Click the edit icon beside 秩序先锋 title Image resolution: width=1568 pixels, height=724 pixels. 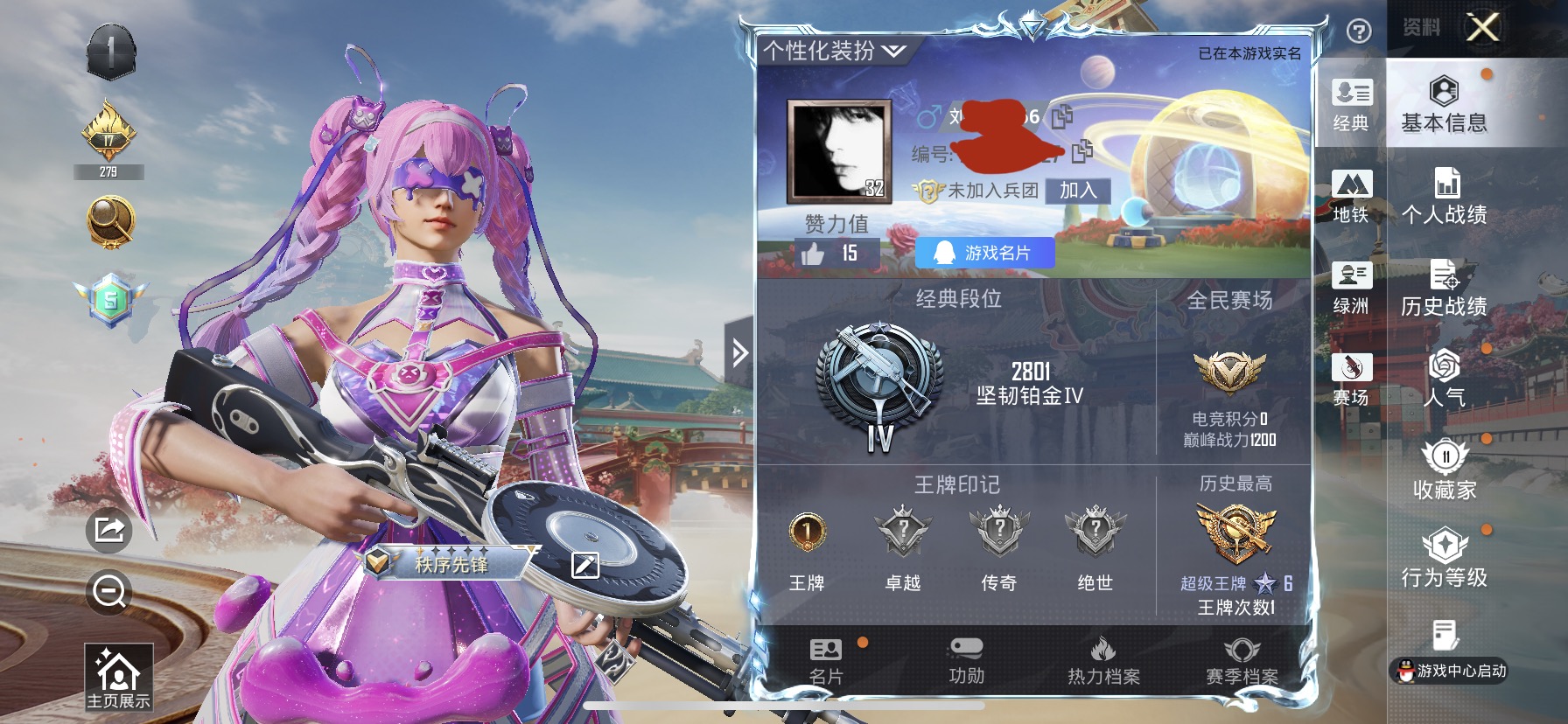click(x=584, y=566)
